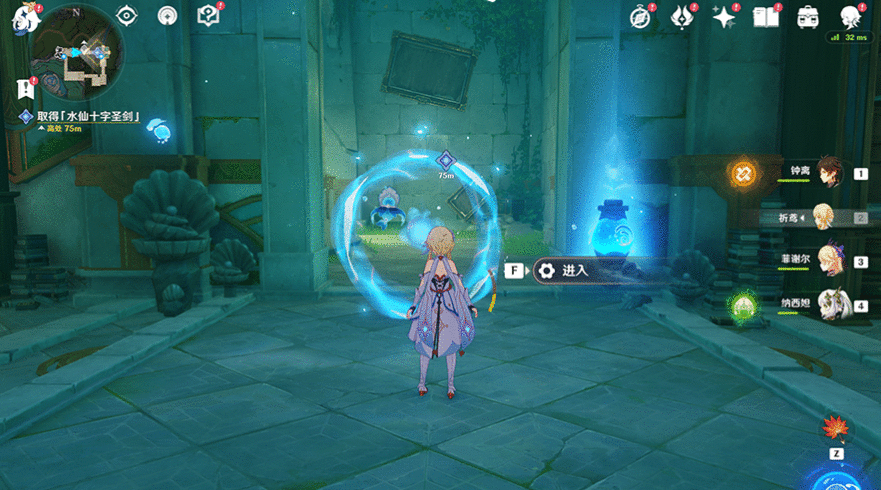Open the four-point star wish icon
The width and height of the screenshot is (881, 490).
tap(723, 16)
